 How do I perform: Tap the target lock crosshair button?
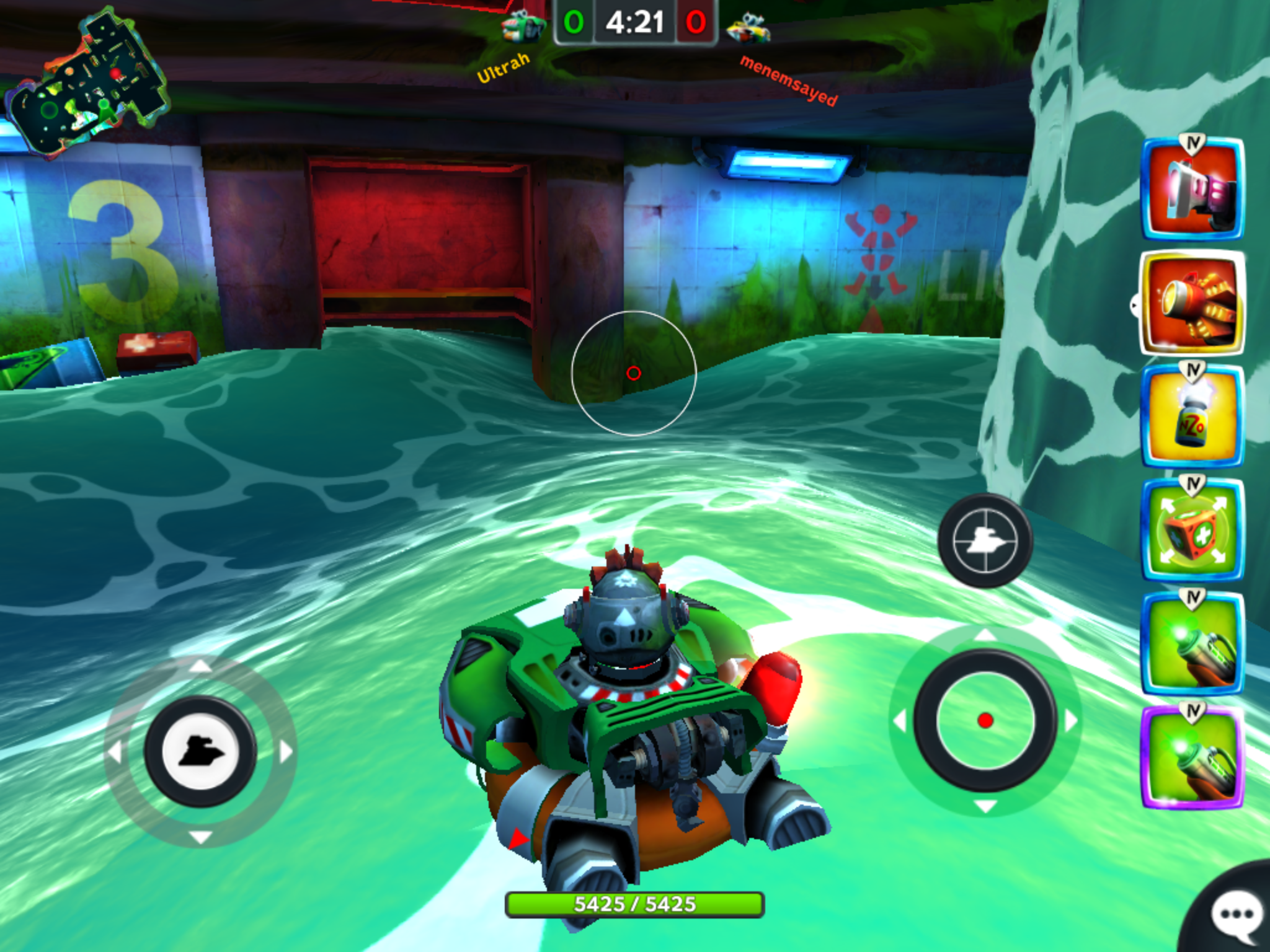(x=985, y=540)
